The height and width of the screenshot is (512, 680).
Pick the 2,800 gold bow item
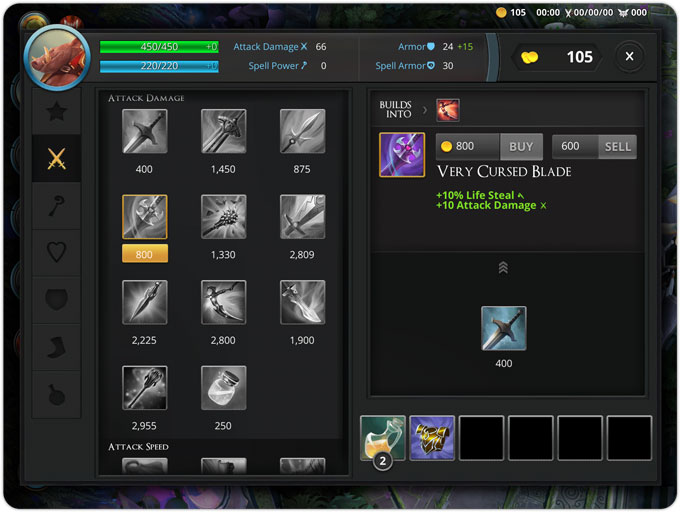(223, 302)
